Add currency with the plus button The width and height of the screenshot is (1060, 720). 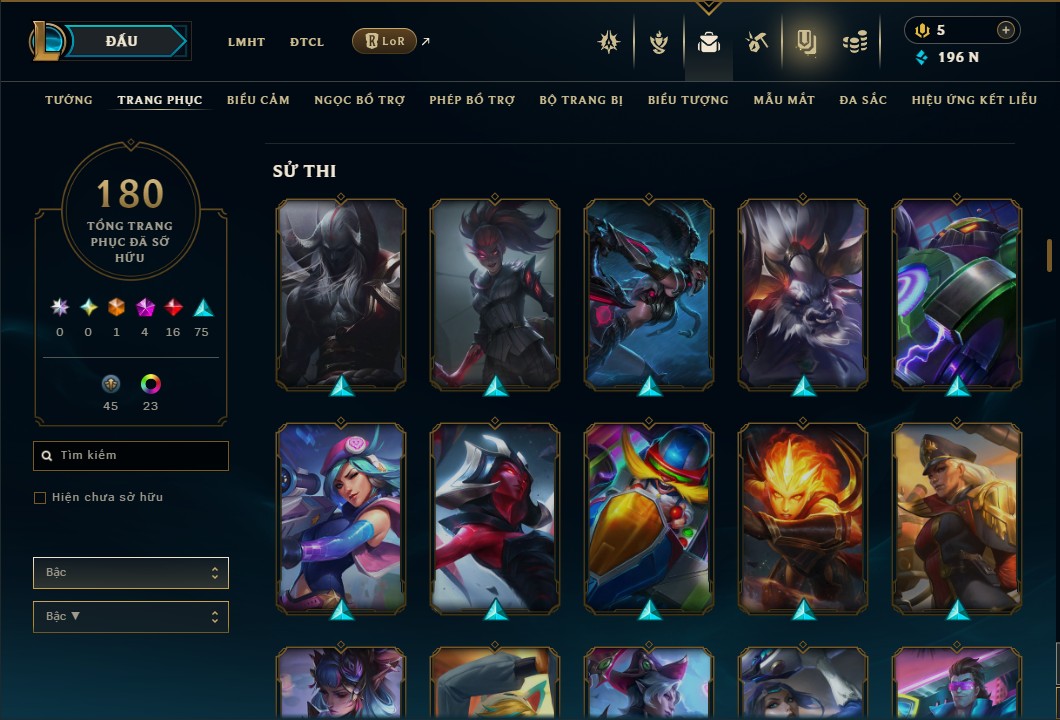[x=1005, y=30]
